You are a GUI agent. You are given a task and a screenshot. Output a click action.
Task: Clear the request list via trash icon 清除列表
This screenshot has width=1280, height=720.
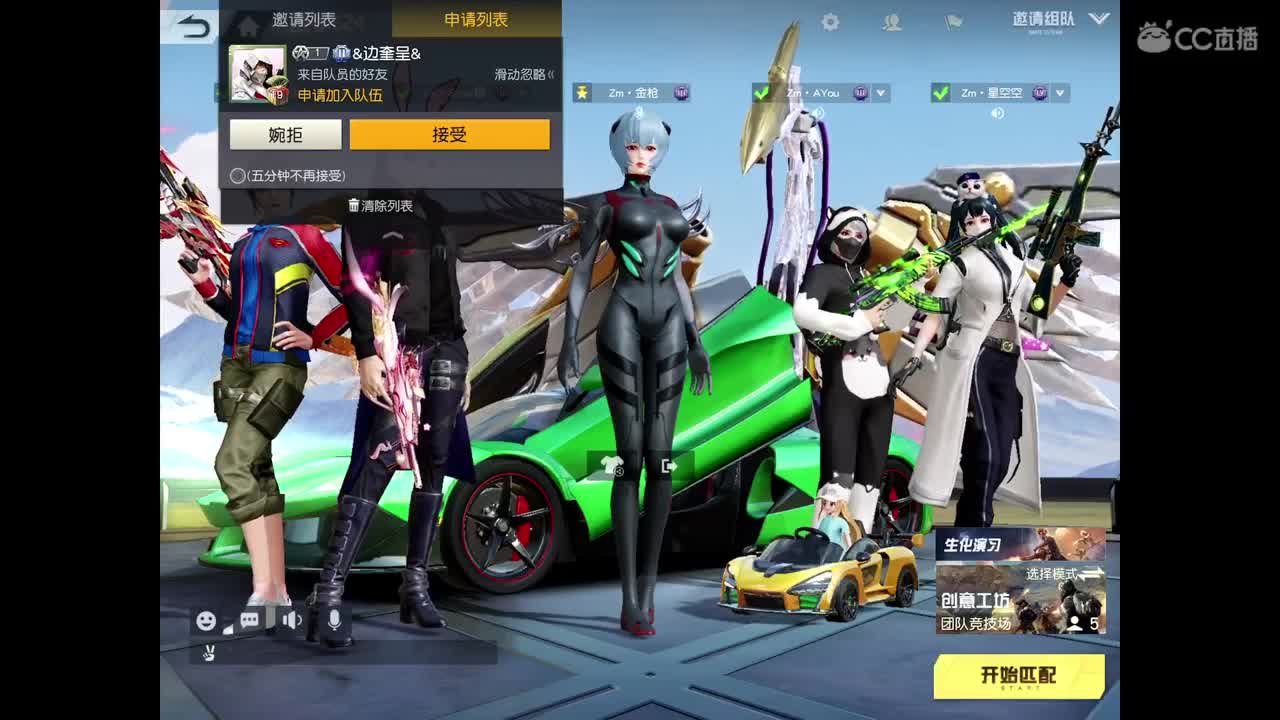point(381,206)
